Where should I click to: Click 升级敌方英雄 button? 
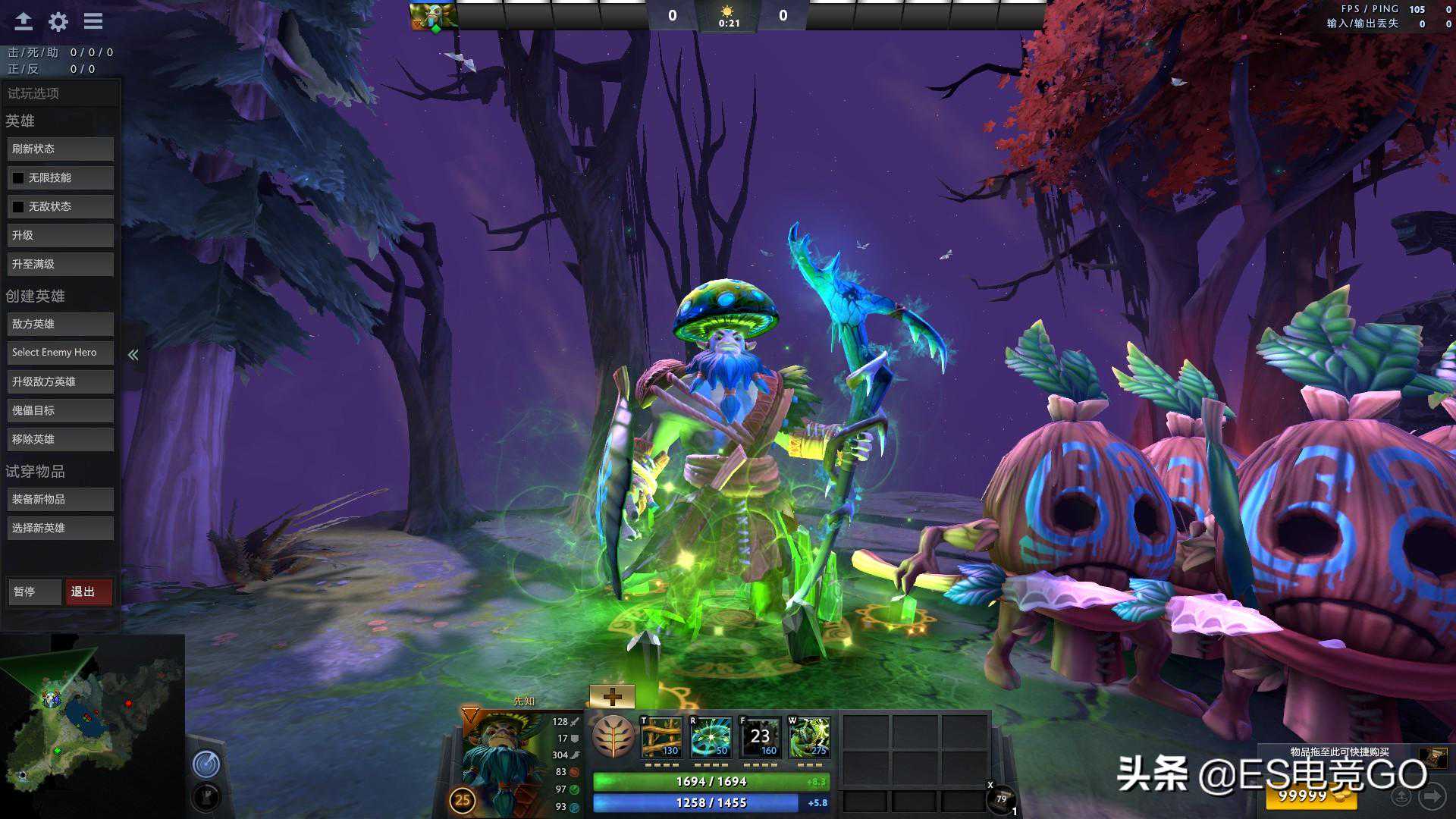(x=60, y=381)
